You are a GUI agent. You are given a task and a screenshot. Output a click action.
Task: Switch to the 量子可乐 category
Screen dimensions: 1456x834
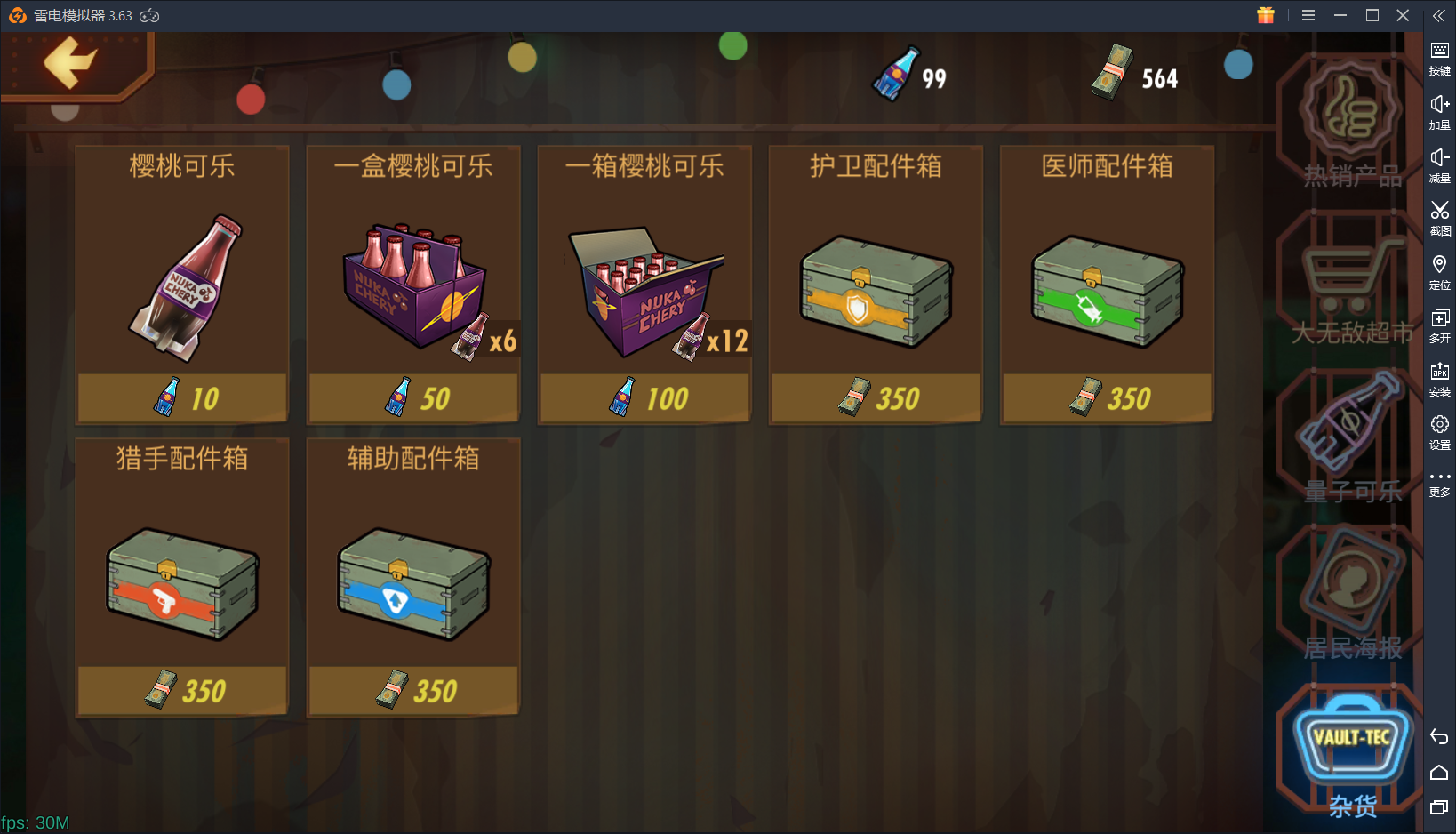click(x=1348, y=427)
